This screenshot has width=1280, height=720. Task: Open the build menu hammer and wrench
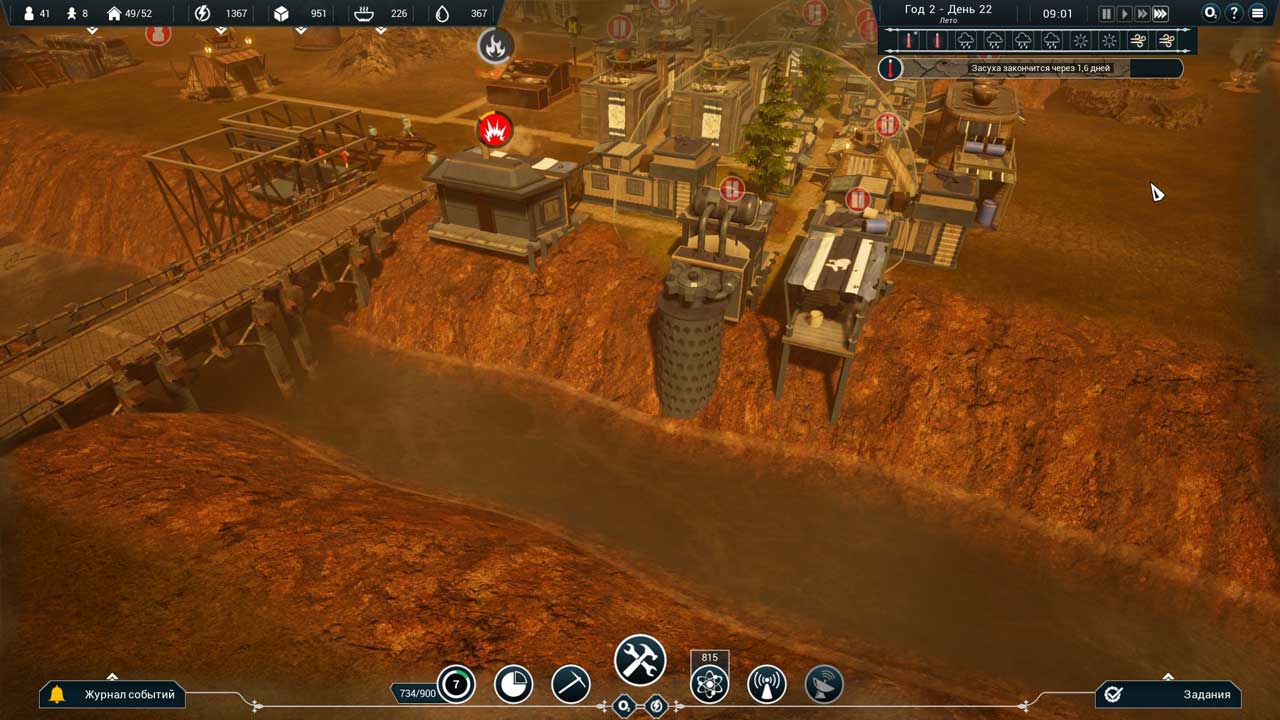pos(640,661)
